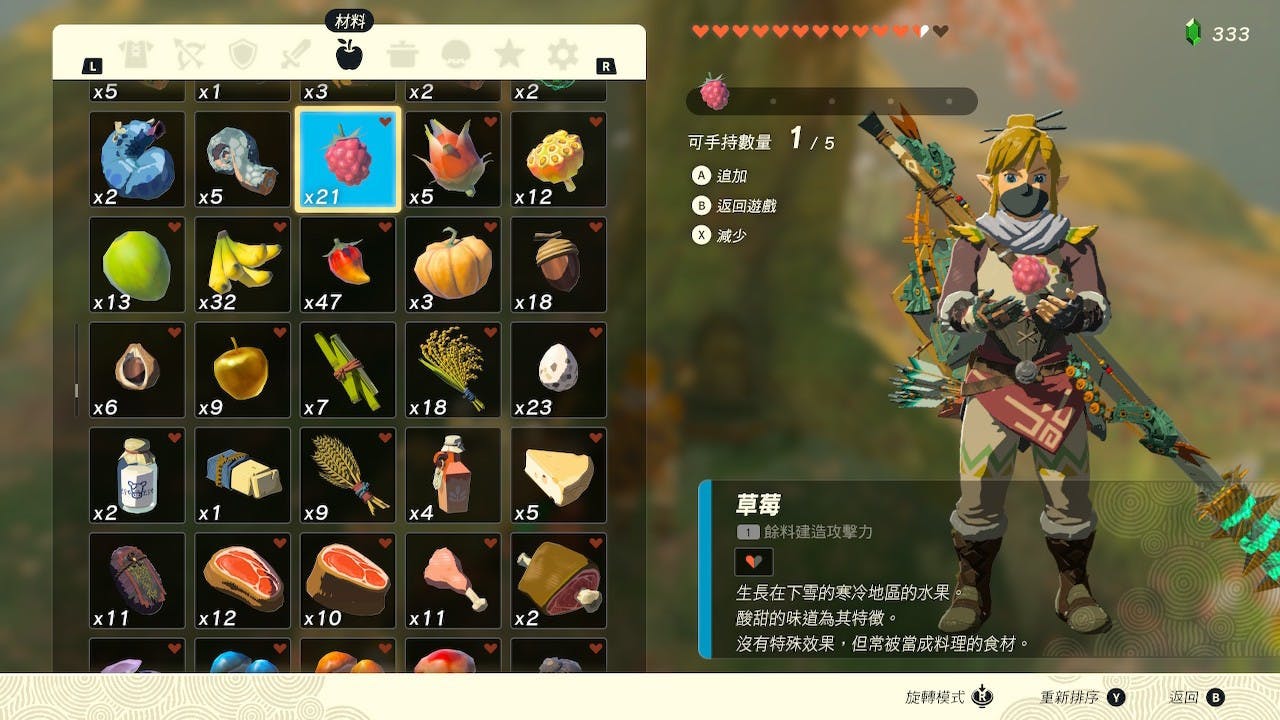Pick the acorn inventory slot

pos(558,265)
